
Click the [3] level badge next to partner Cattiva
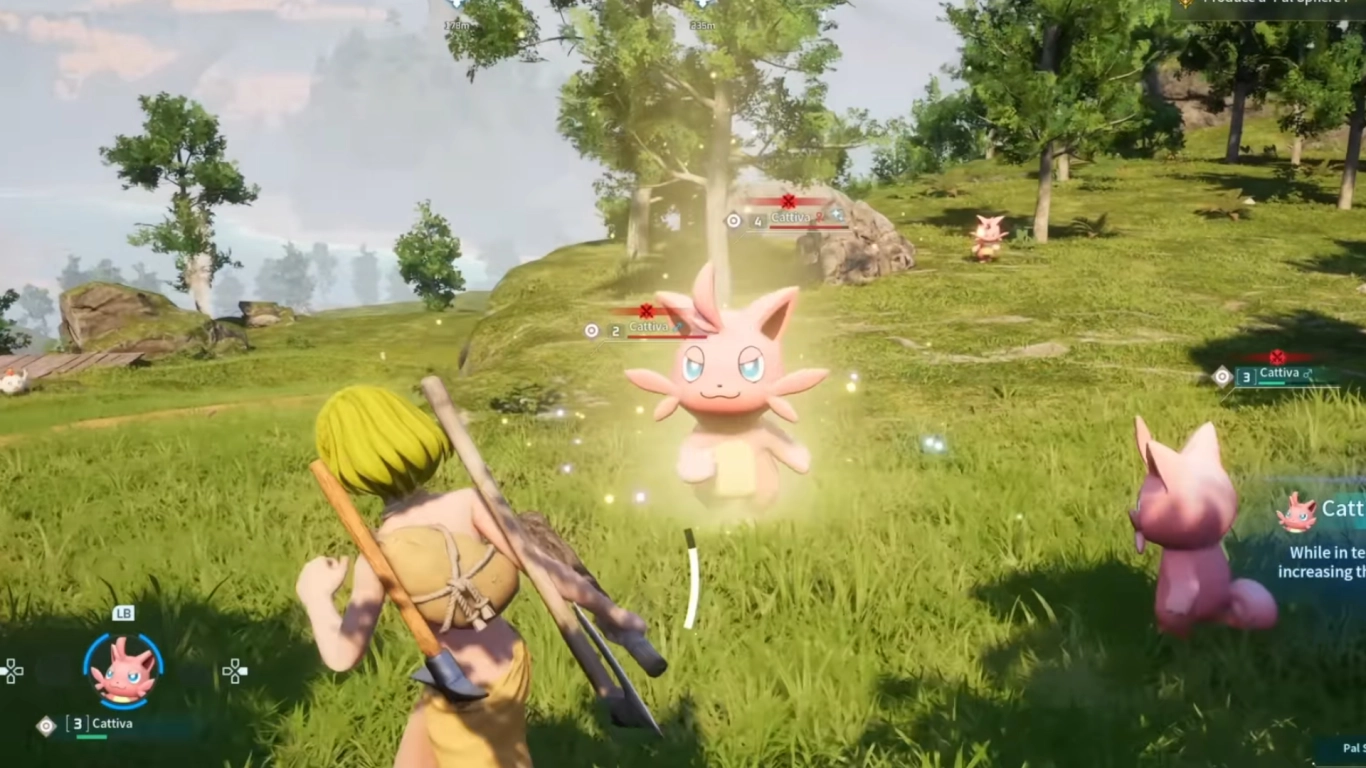tap(77, 723)
